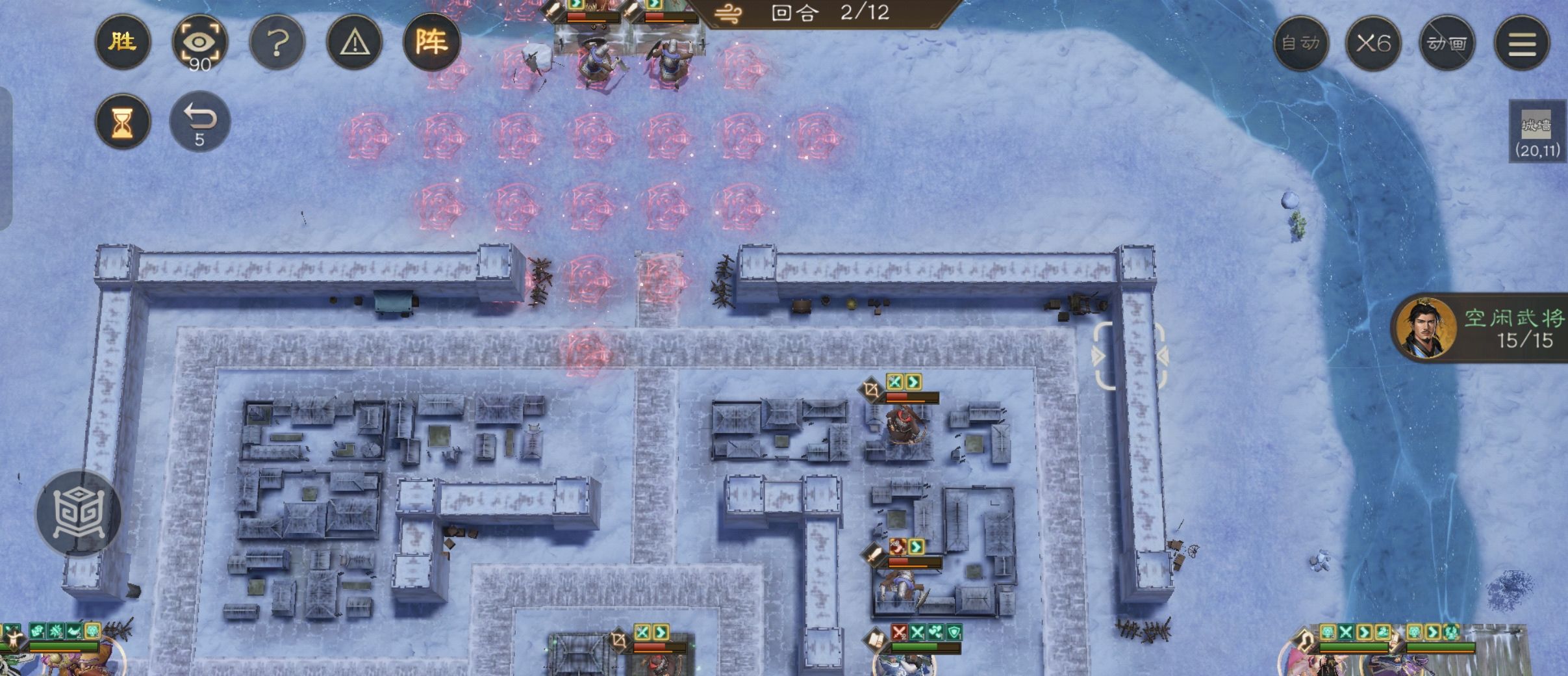Toggle the 动画 animation setting

(1447, 44)
